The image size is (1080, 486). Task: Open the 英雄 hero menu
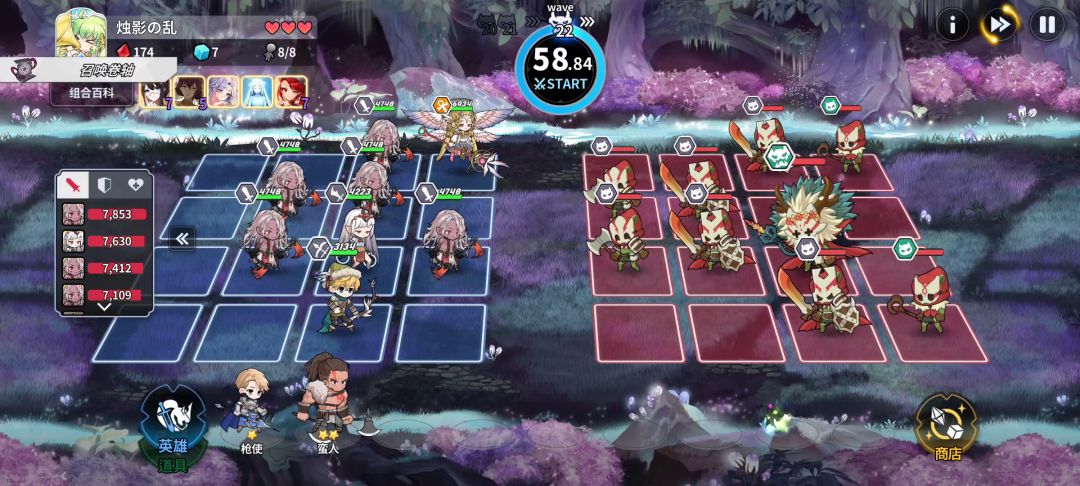[172, 427]
